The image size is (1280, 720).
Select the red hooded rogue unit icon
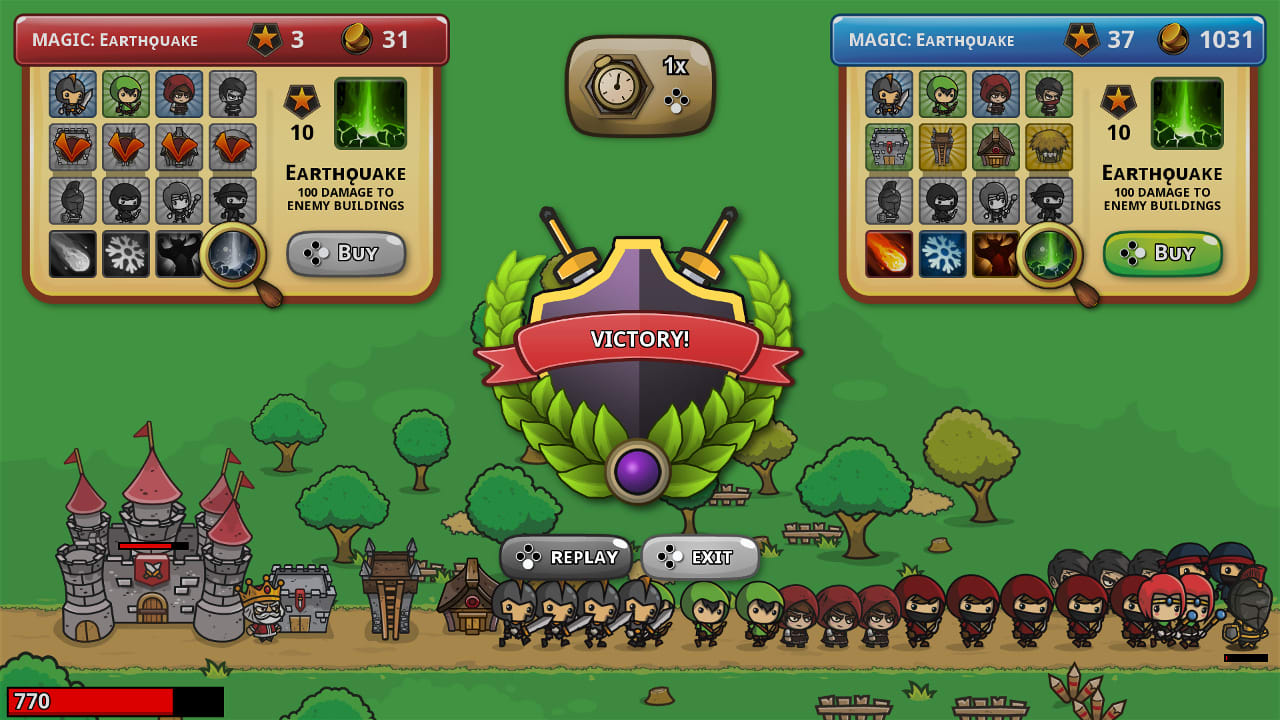[997, 94]
